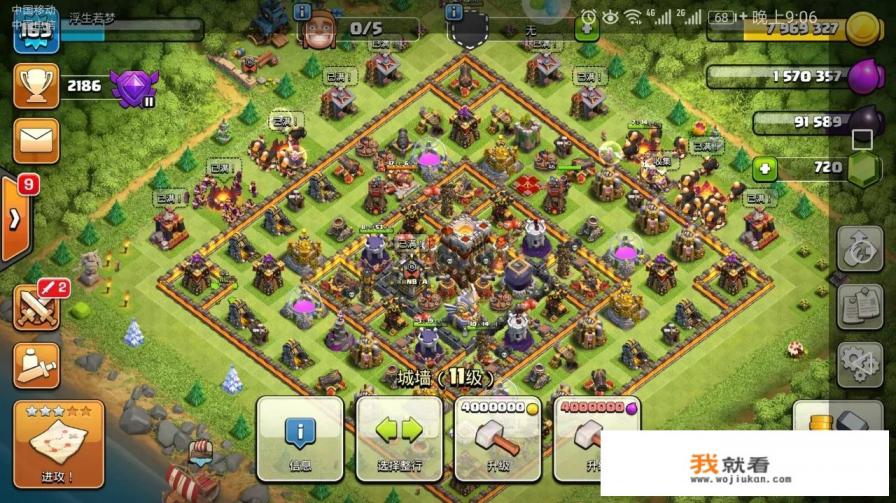Click the builder info icon
The height and width of the screenshot is (503, 896).
[303, 11]
